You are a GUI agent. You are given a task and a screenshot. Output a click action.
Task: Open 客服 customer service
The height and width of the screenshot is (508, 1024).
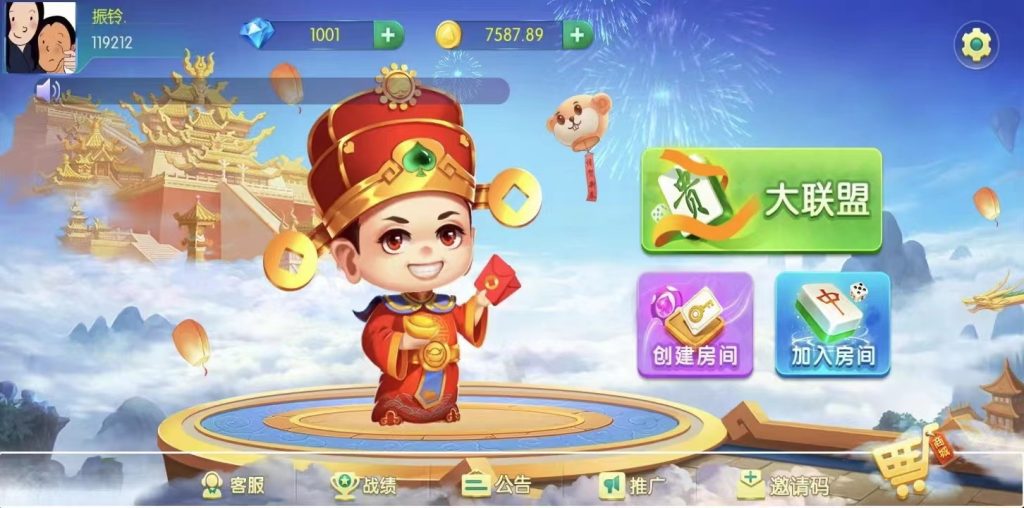tap(234, 486)
